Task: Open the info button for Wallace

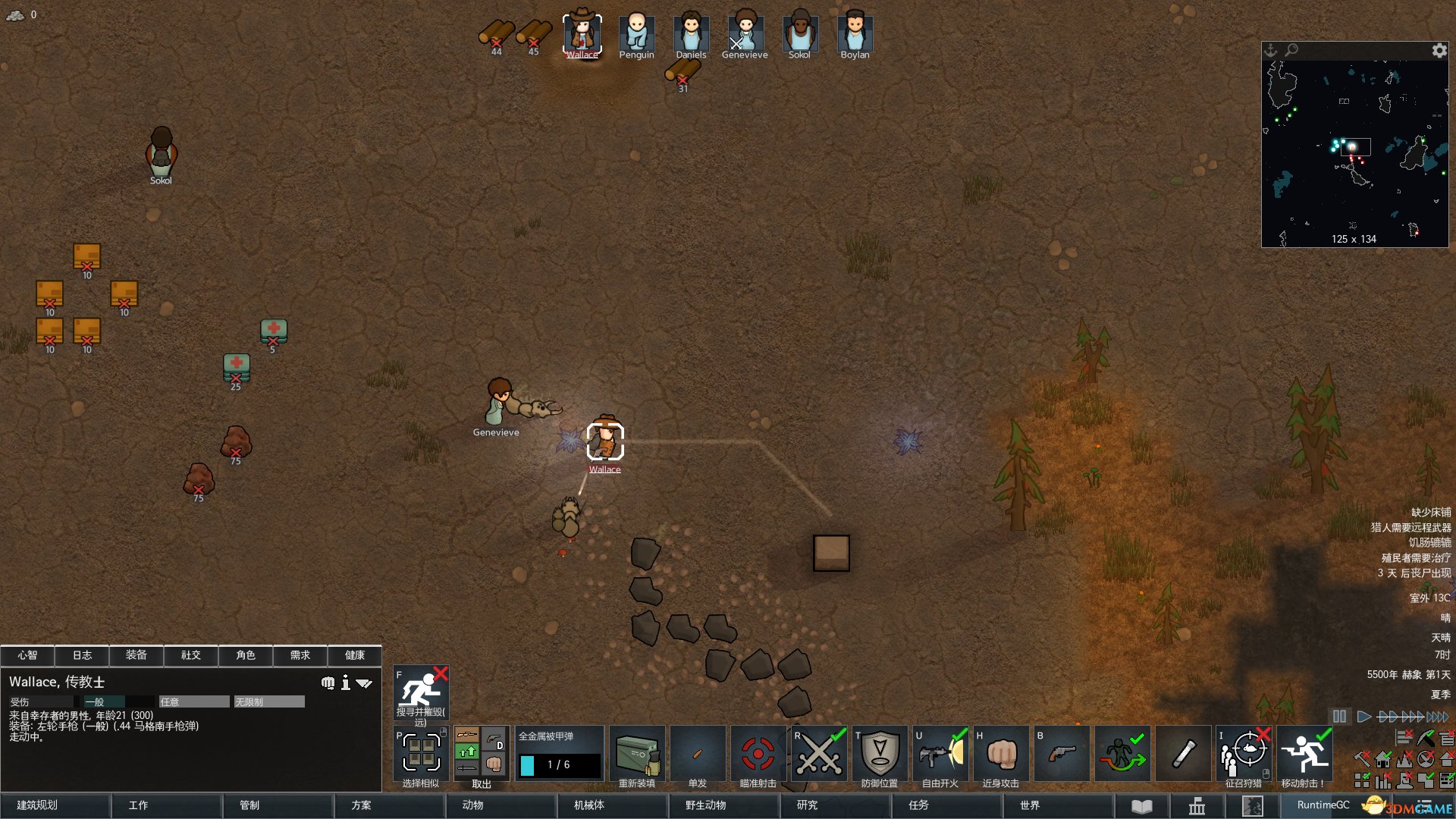Action: [x=346, y=683]
